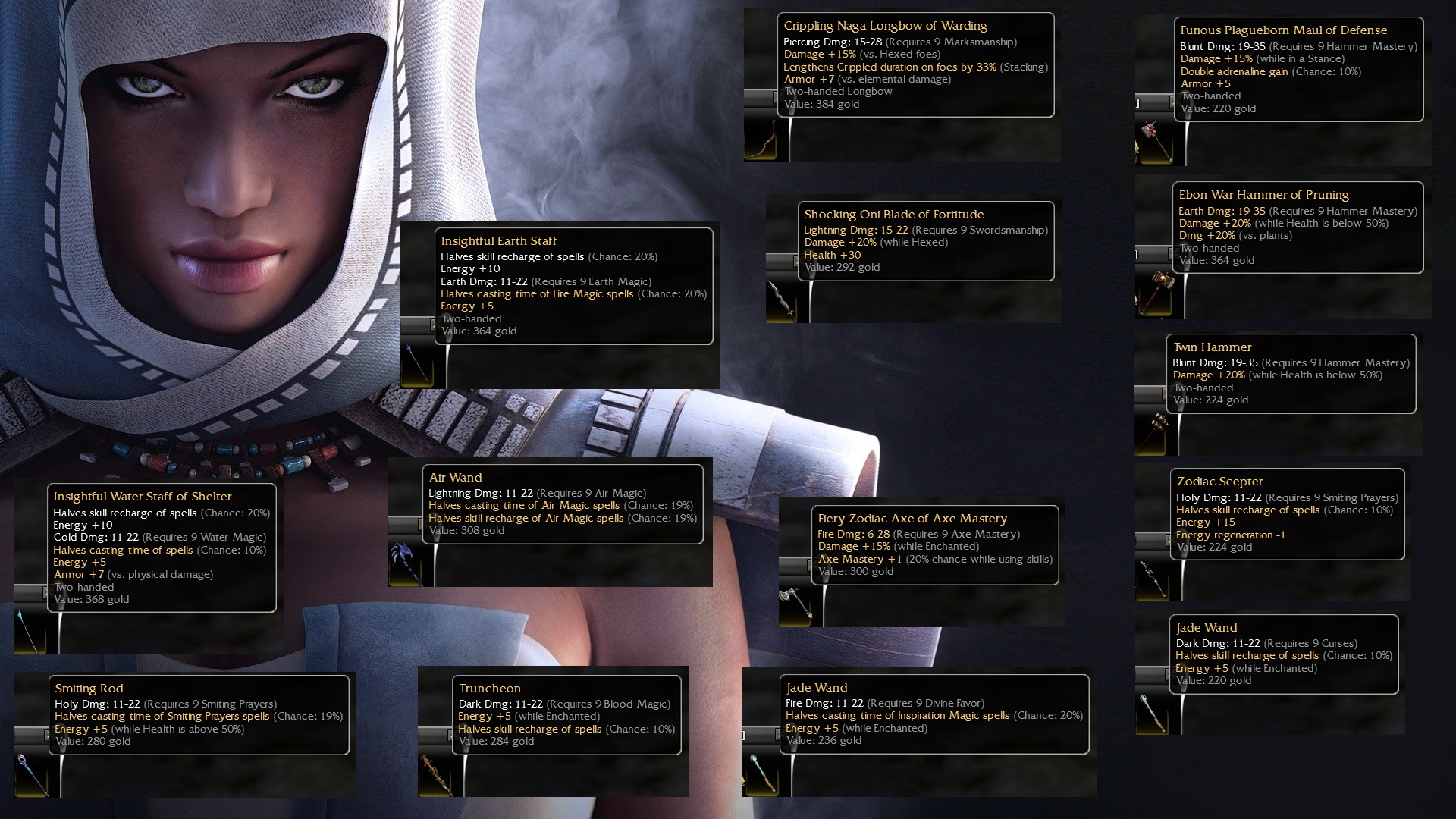The image size is (1456, 819).
Task: Choose the Truncheon item icon
Action: coord(435,773)
